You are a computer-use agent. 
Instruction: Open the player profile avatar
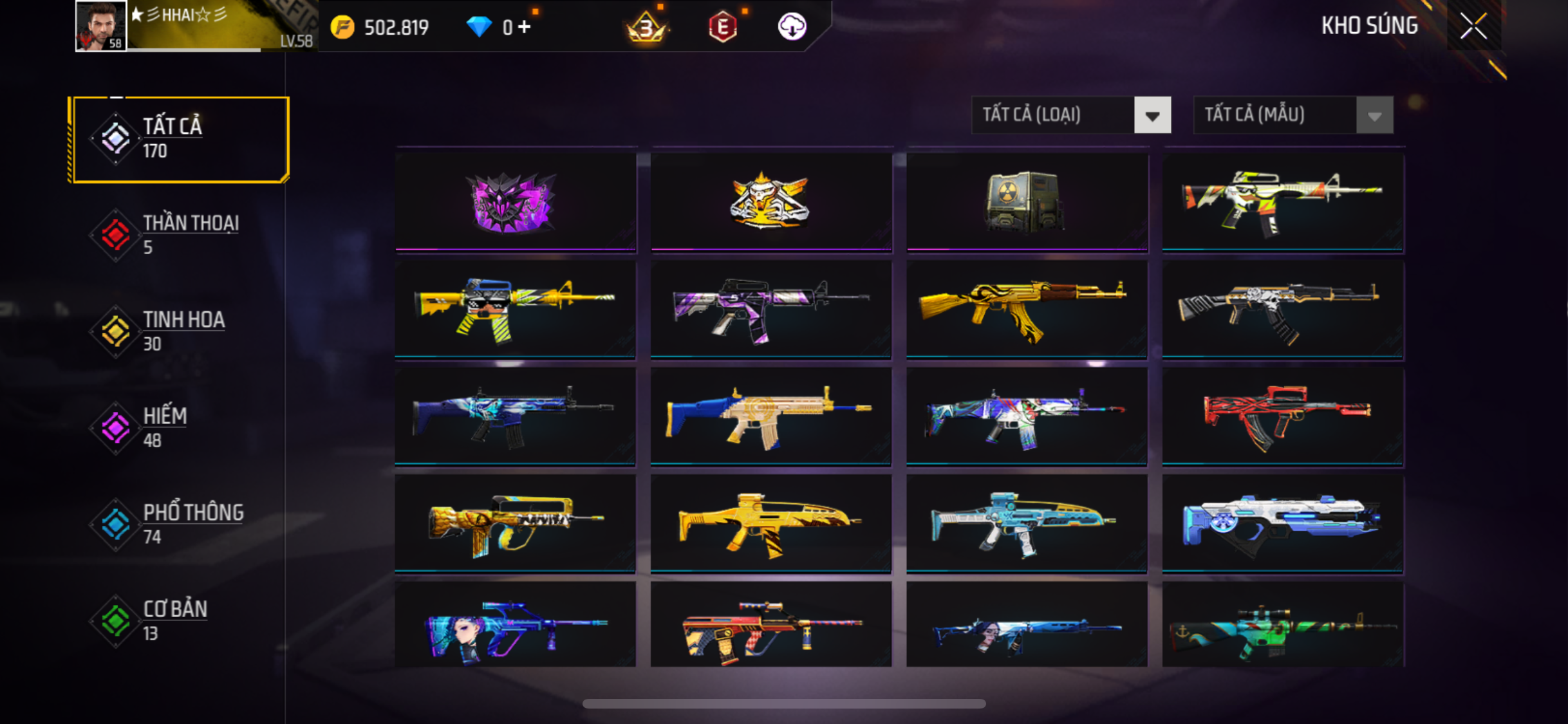point(100,26)
